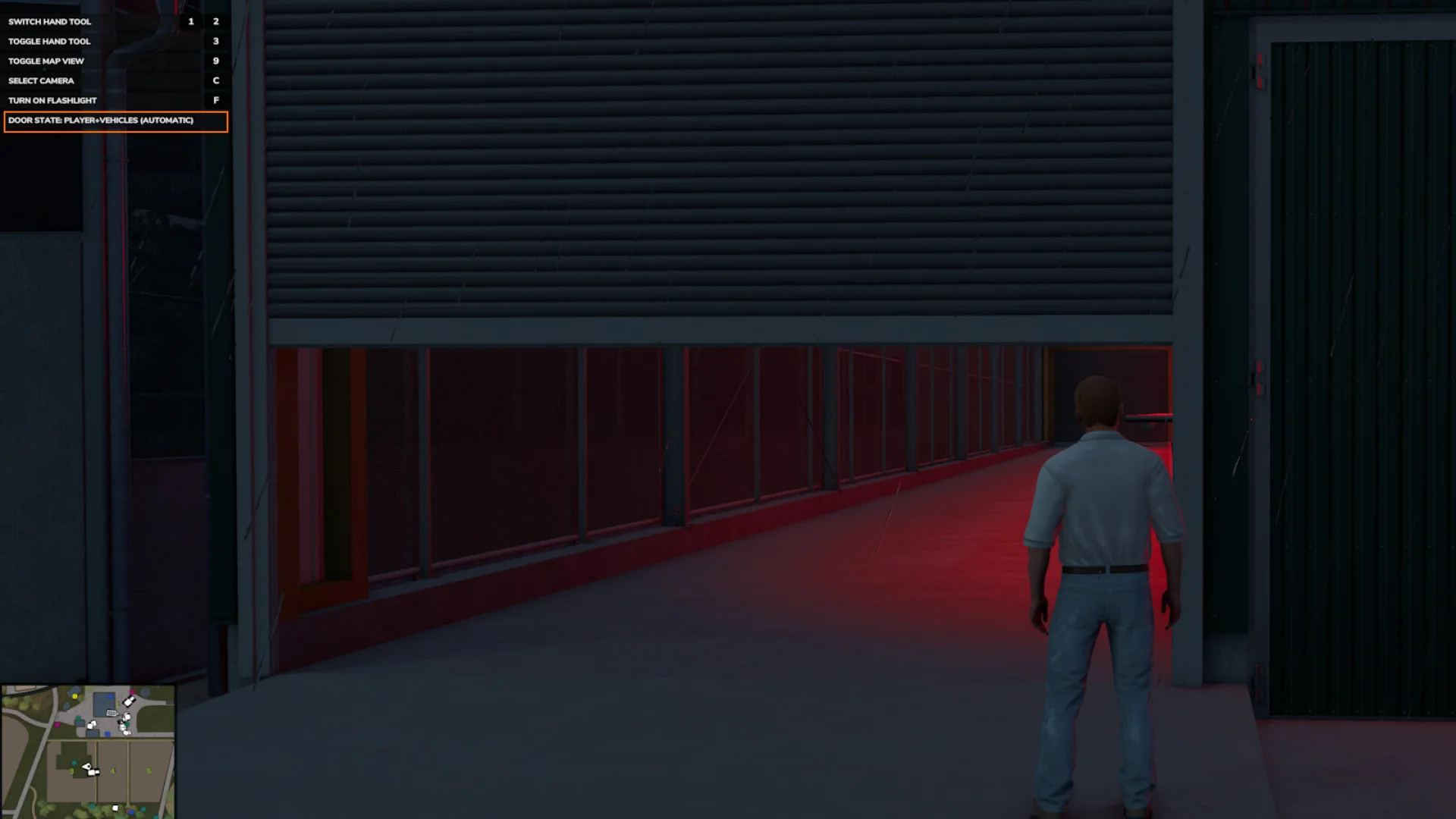Toggle map view from the help panel

click(45, 61)
